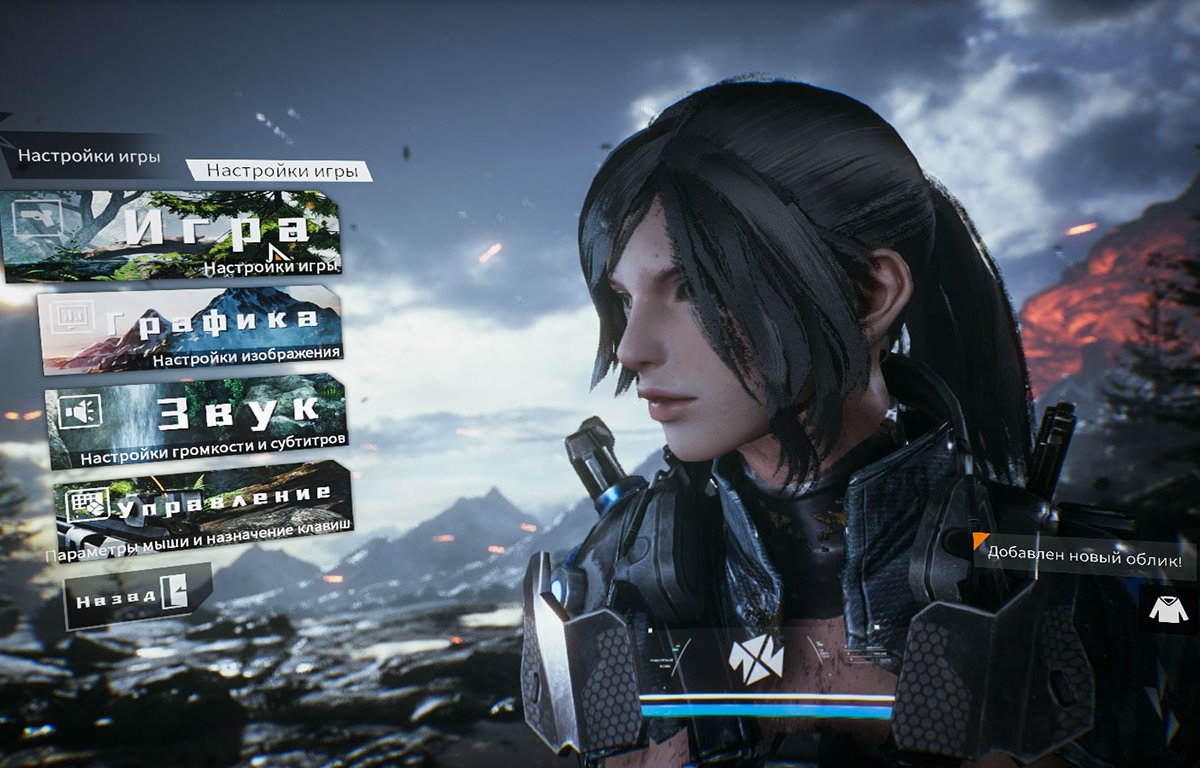Open the 'Добавлен новый облик!' notification
The image size is (1200, 768).
coord(1085,551)
